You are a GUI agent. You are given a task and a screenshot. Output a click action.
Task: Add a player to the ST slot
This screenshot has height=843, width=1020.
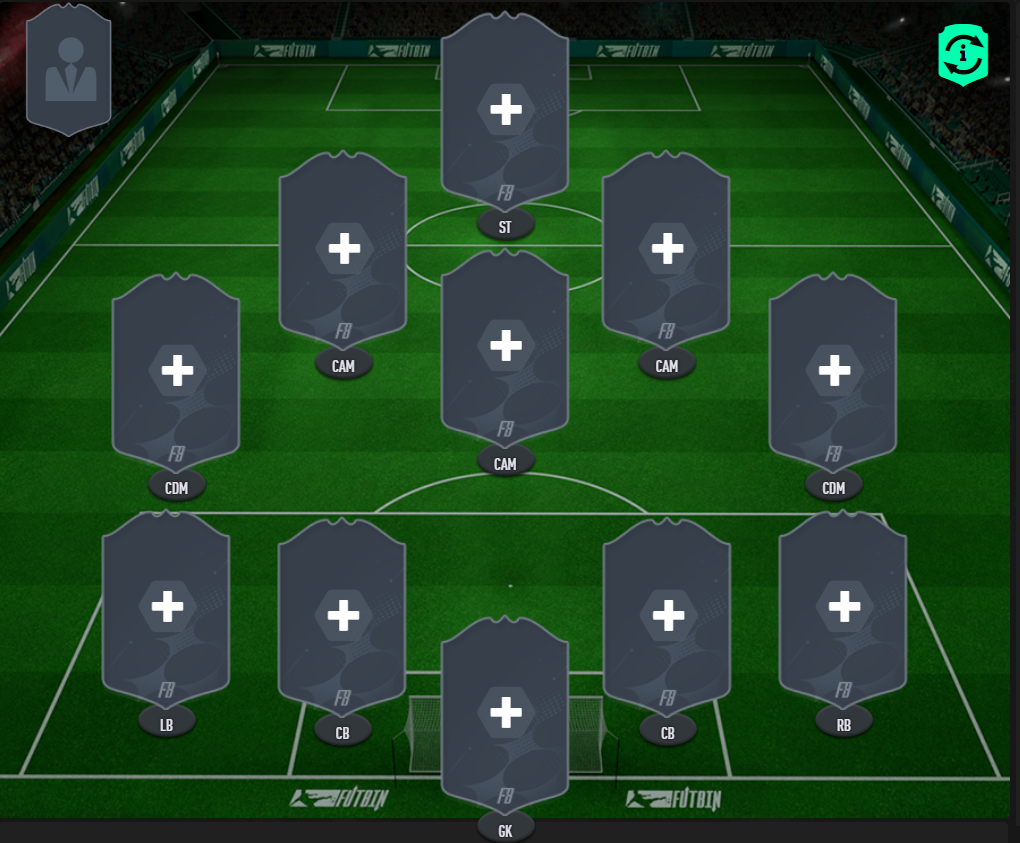(505, 110)
